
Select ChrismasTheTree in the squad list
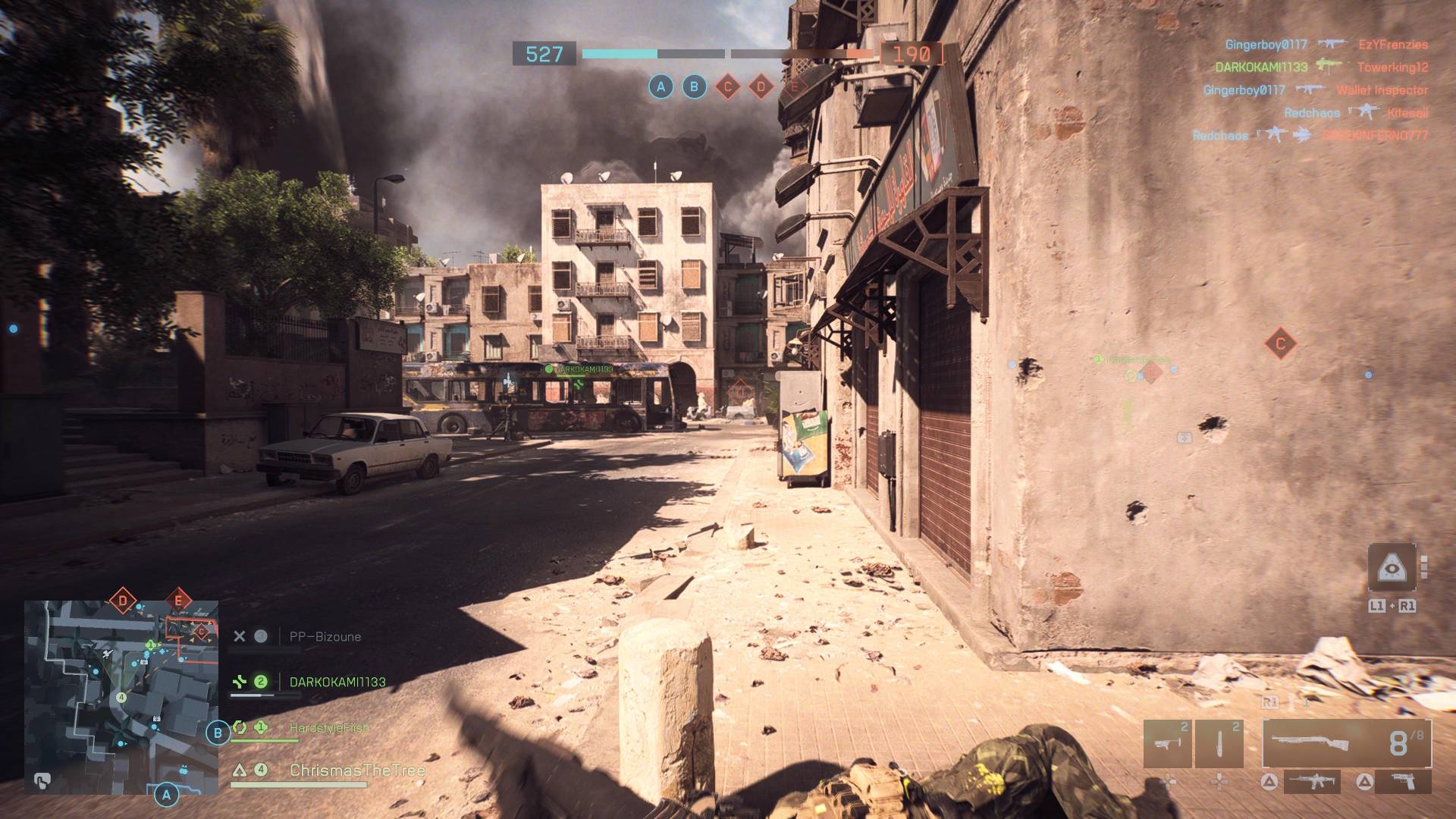click(x=356, y=770)
